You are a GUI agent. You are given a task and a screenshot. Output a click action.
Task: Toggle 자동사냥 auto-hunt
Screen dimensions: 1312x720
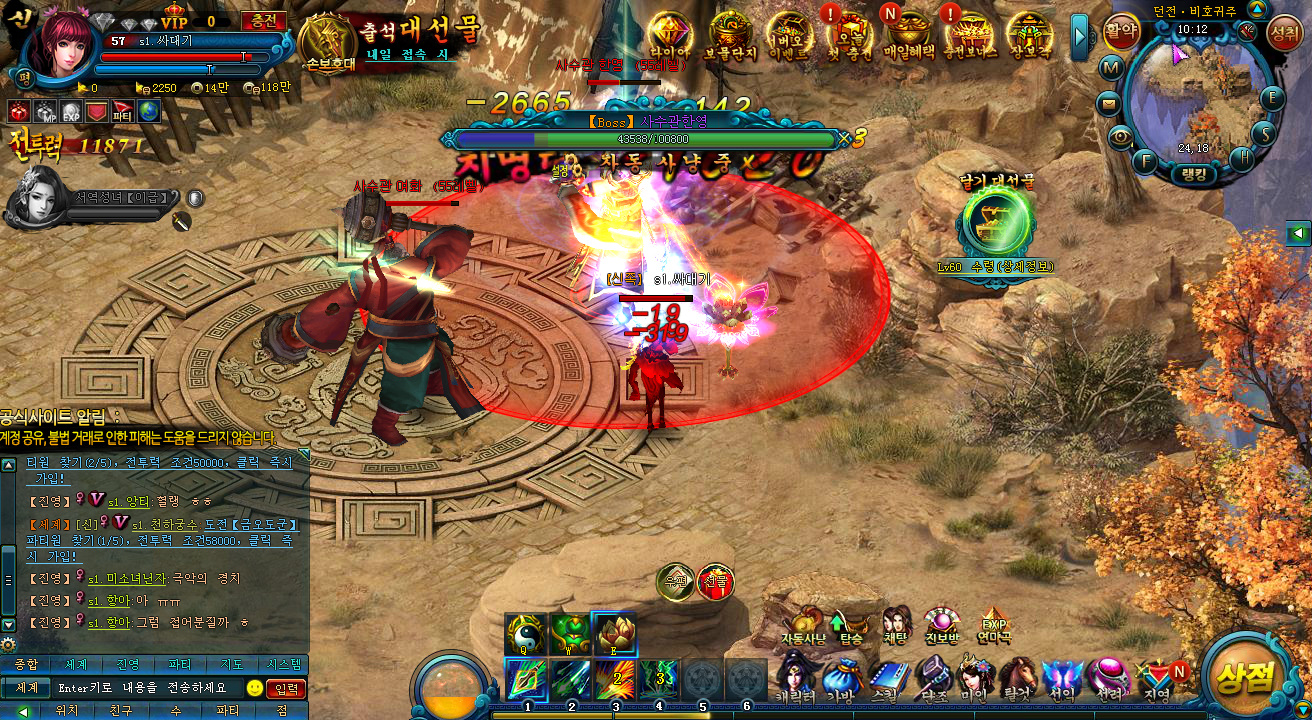[x=804, y=625]
